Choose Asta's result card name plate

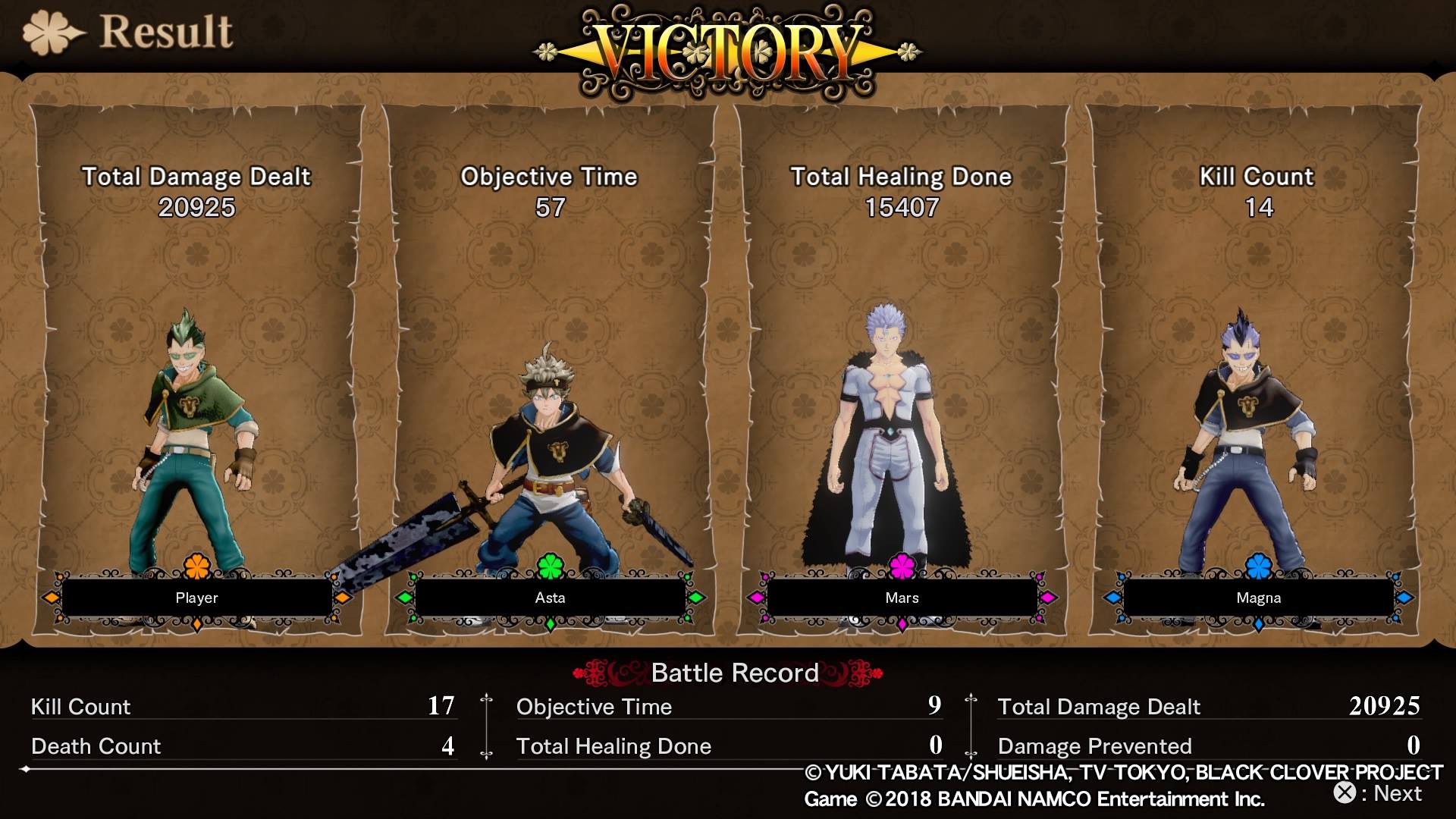coord(550,598)
